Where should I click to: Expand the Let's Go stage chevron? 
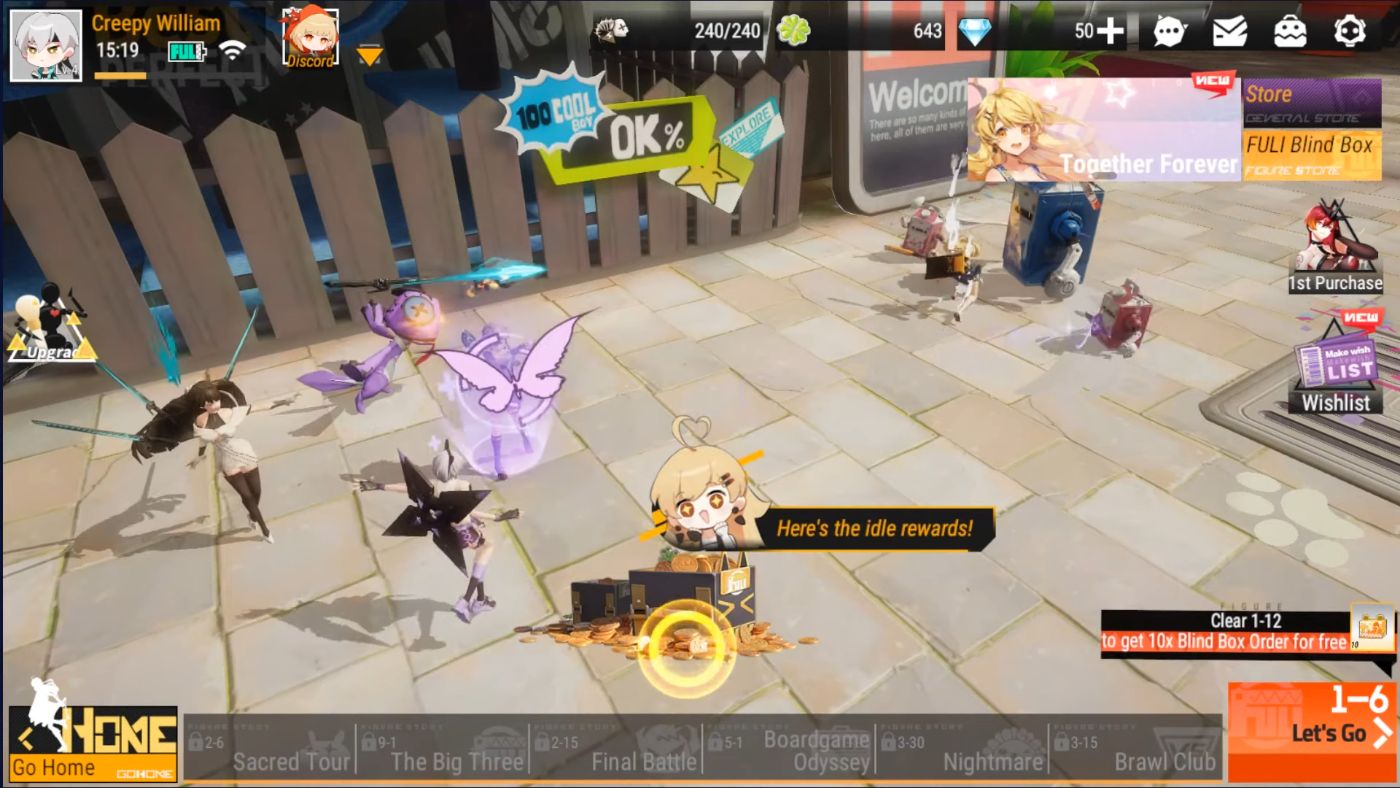click(x=1381, y=732)
